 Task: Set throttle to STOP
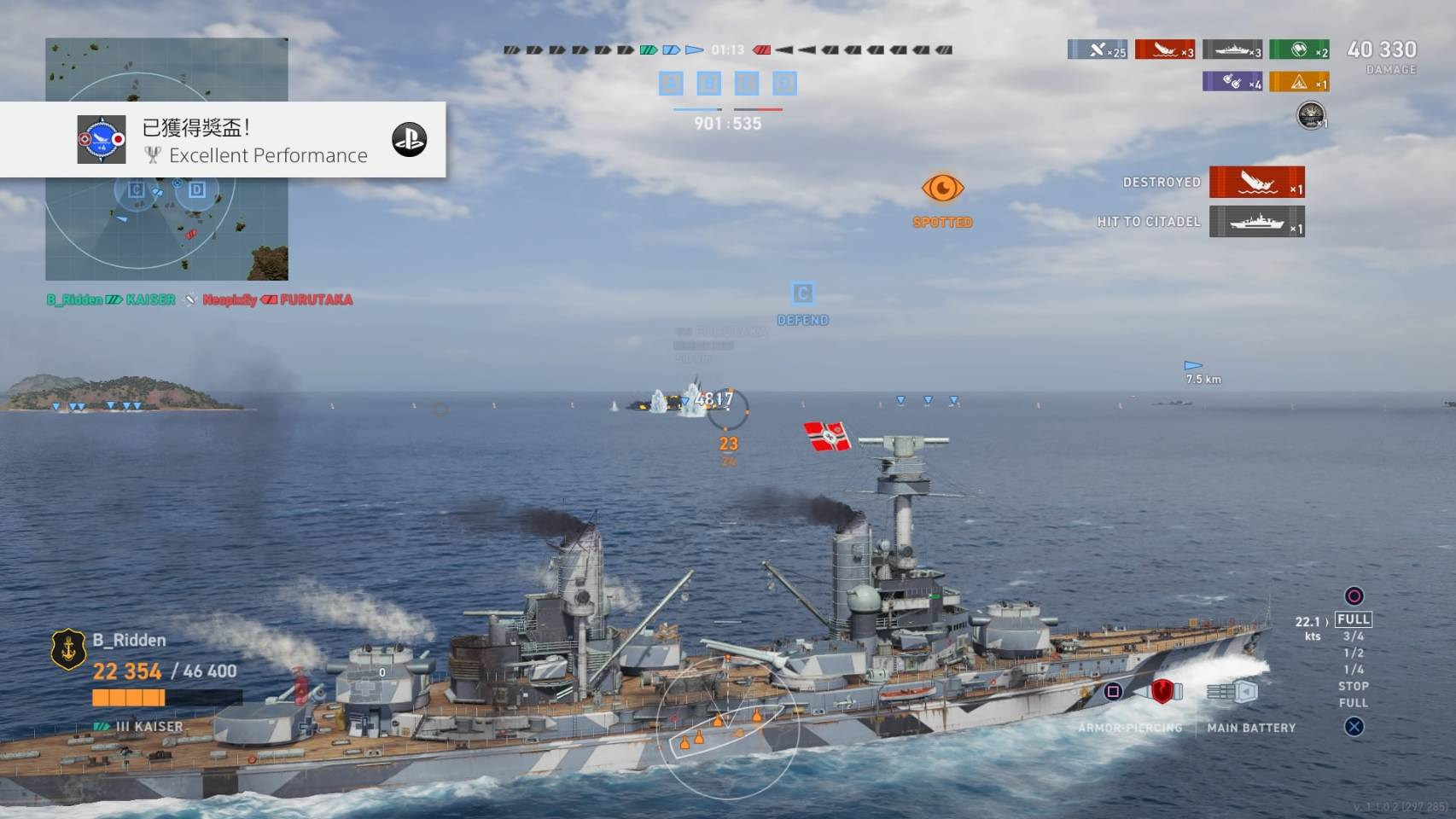1354,686
